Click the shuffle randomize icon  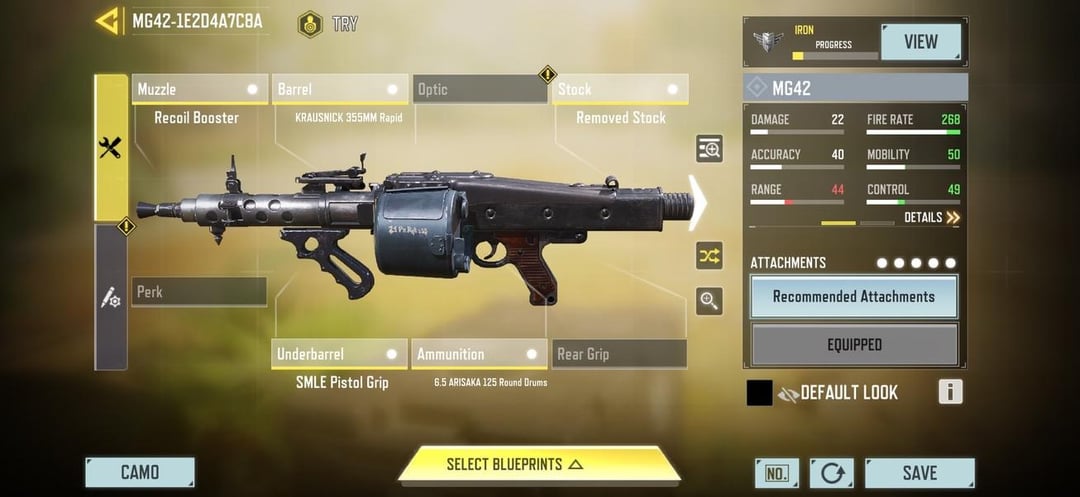tap(709, 256)
